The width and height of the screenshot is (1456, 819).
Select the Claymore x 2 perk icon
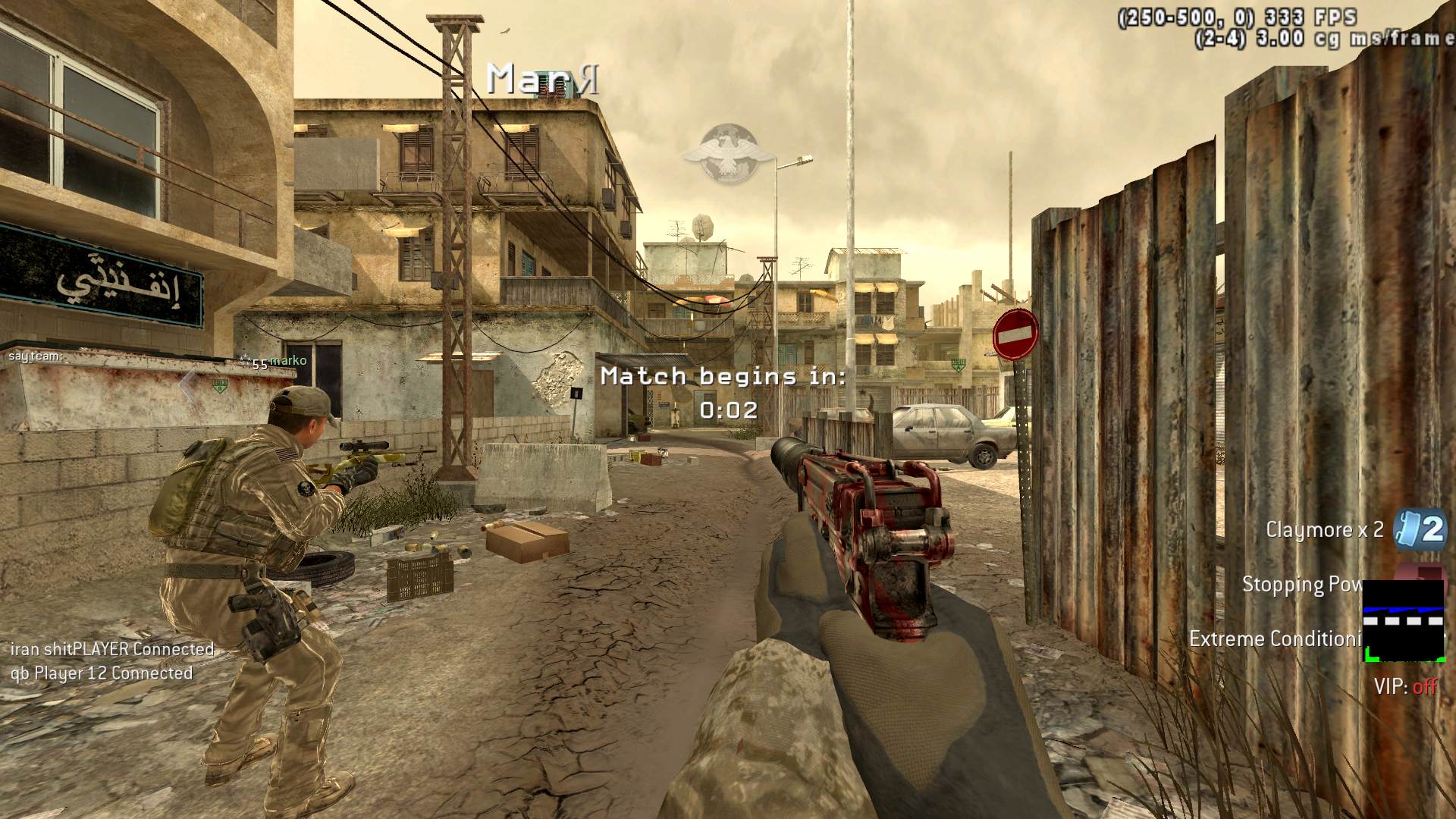[x=1420, y=529]
